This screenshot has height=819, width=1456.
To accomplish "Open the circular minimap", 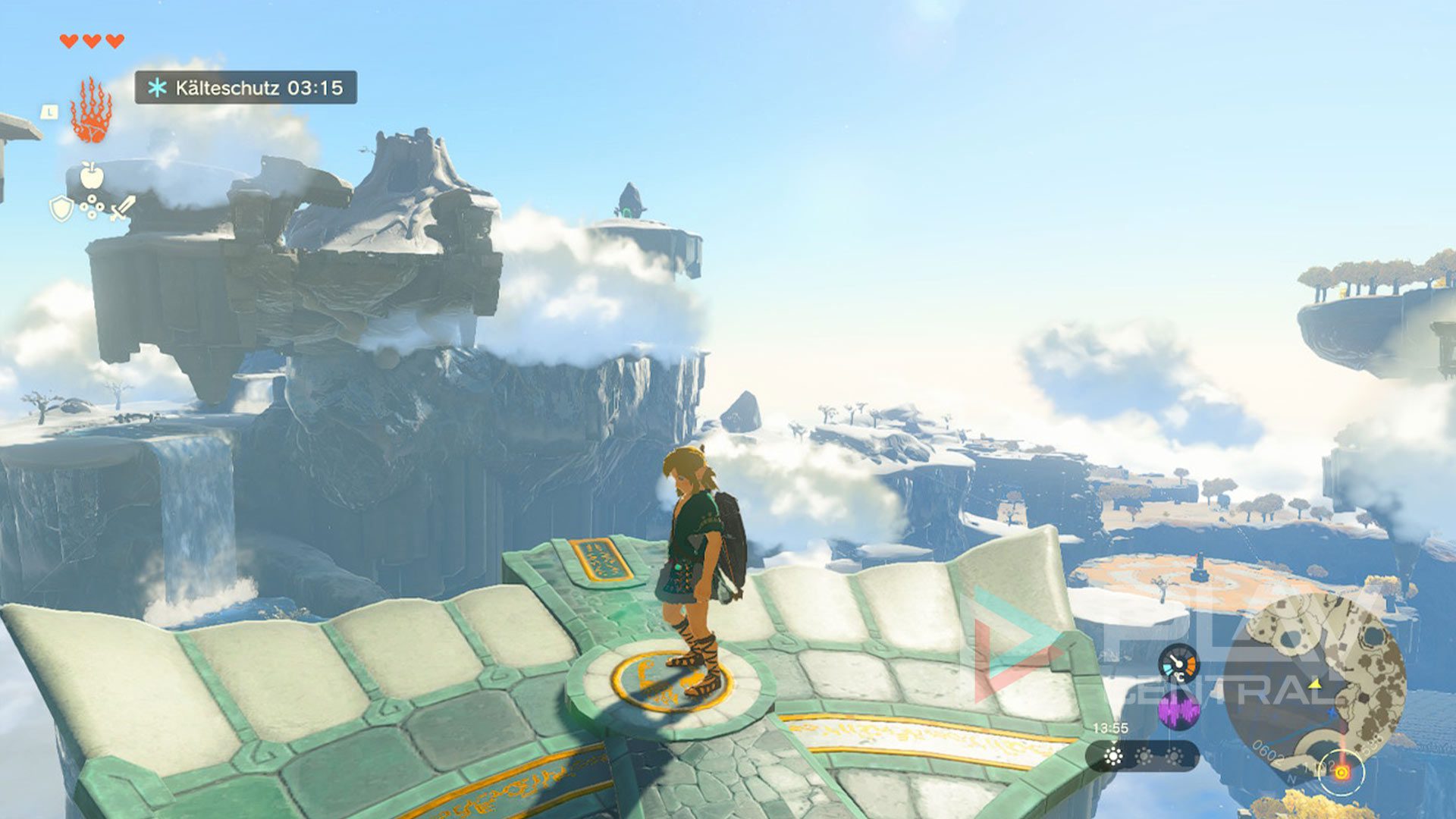I will pyautogui.click(x=1316, y=684).
